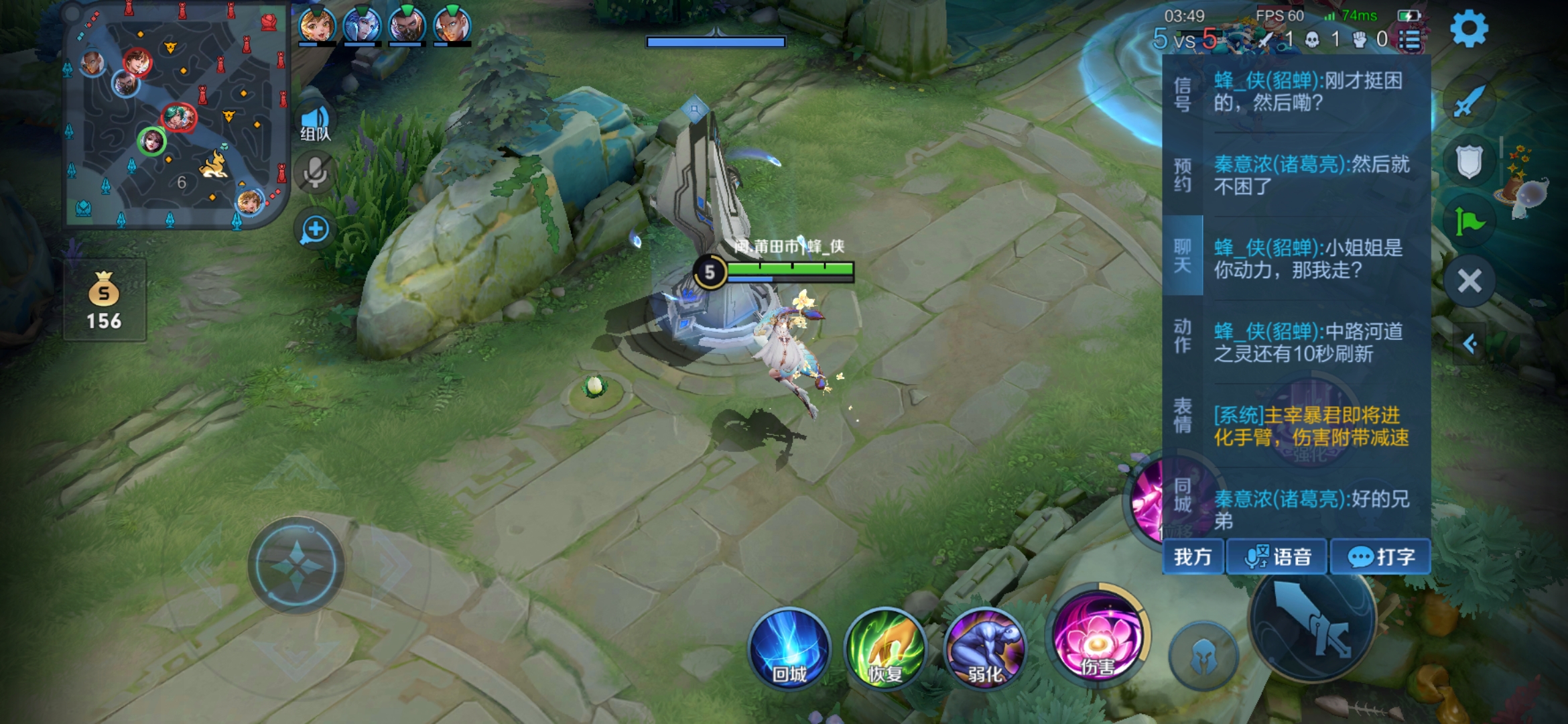This screenshot has height=724, width=1568.
Task: Use the 恢复 heal ability
Action: click(x=886, y=648)
